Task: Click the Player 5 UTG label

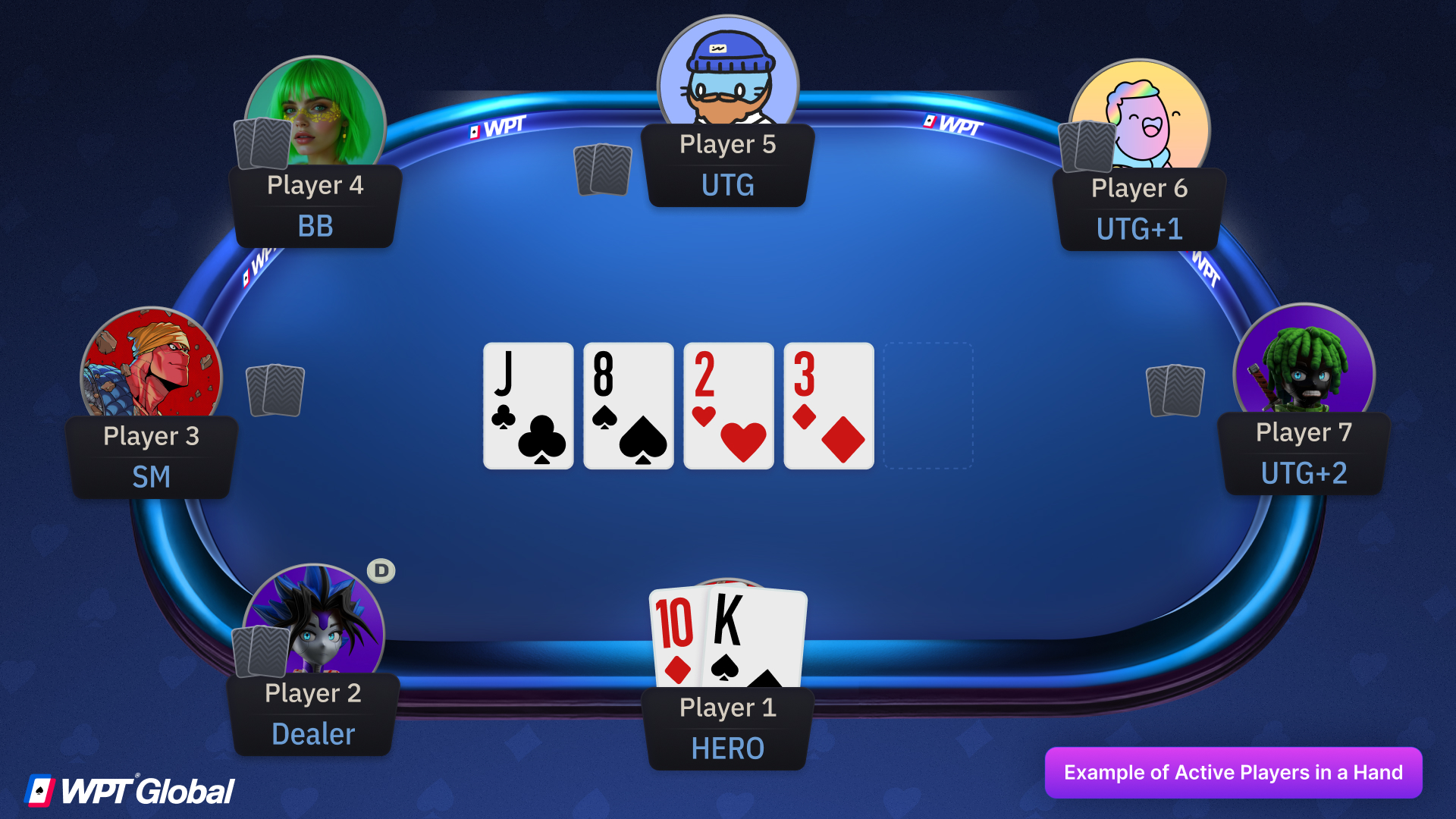Action: pos(727,184)
